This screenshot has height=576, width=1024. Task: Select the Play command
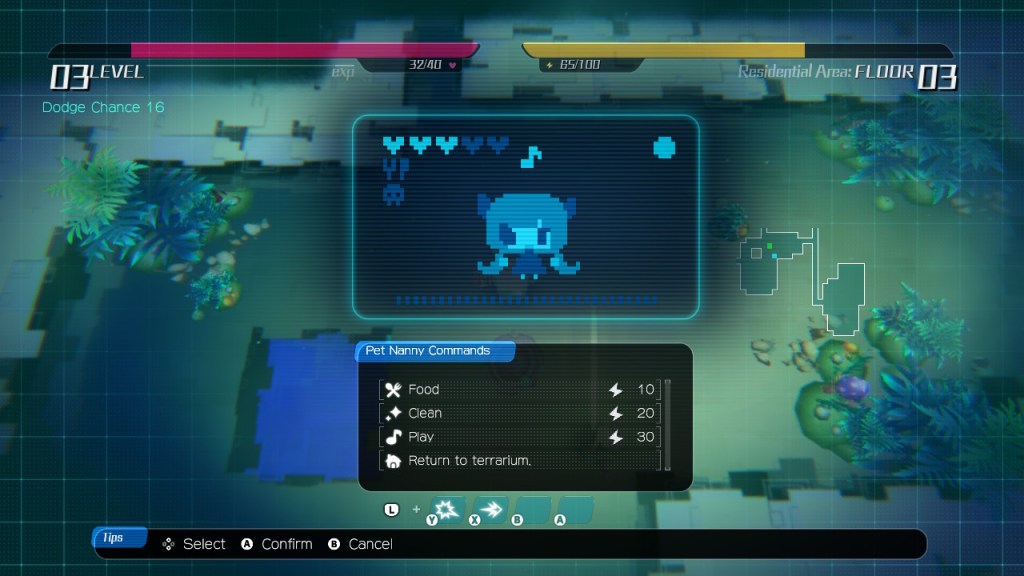click(520, 437)
